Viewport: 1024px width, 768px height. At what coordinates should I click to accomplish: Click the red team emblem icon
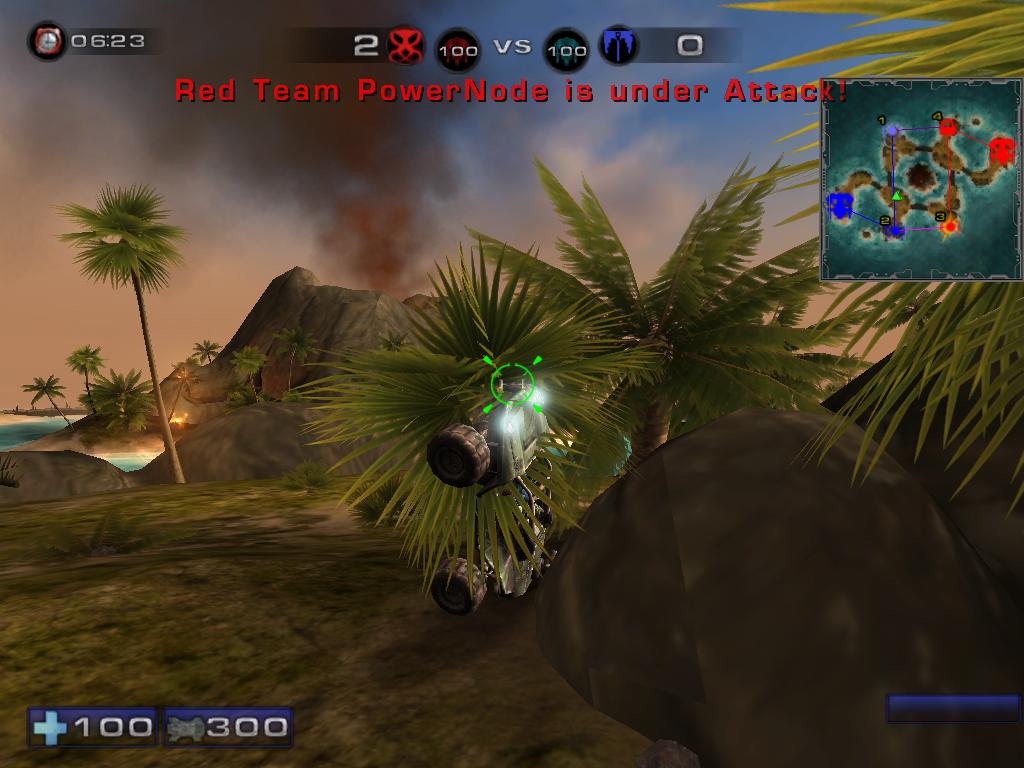pyautogui.click(x=405, y=45)
